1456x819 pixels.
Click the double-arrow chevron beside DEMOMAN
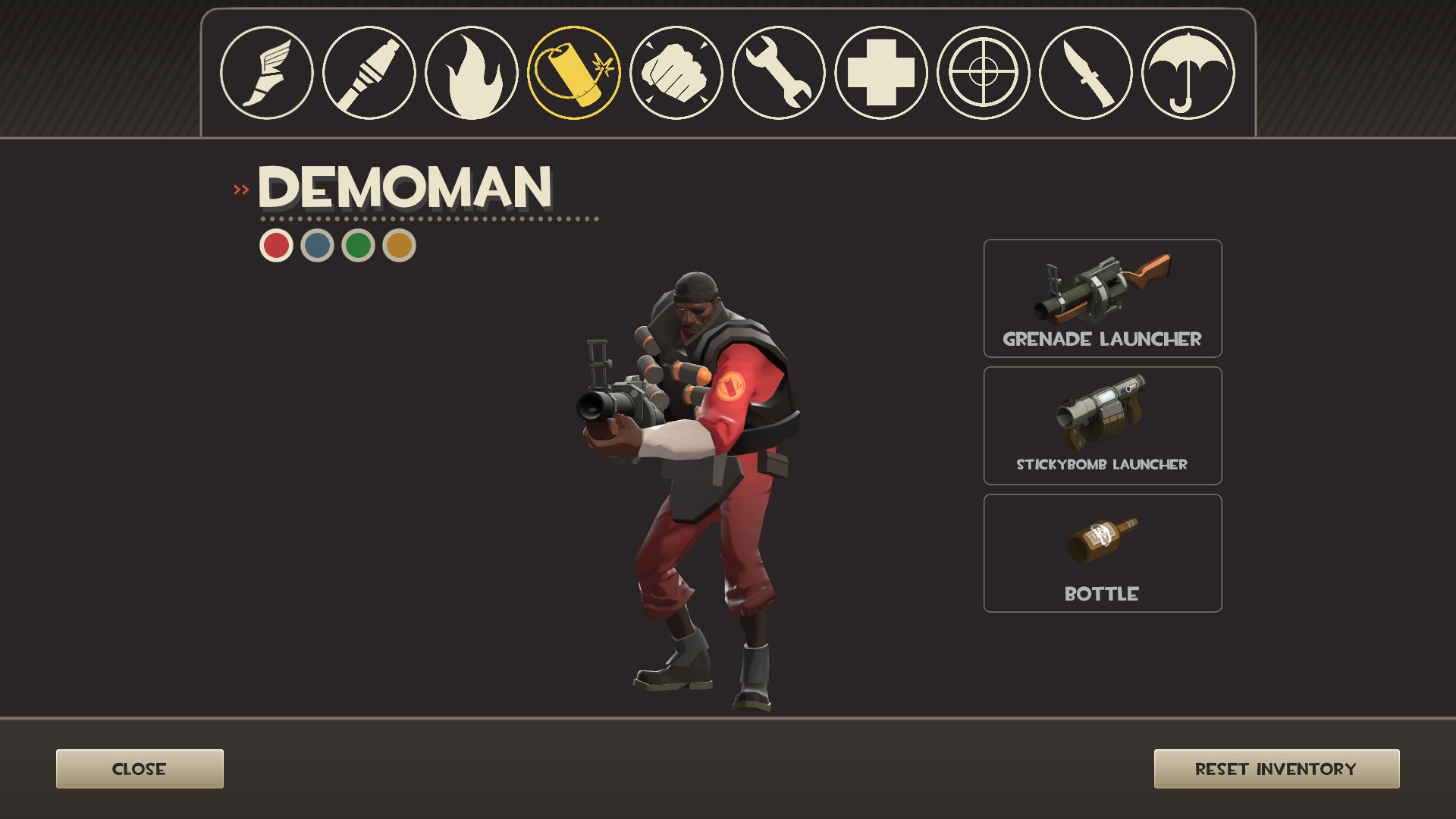click(241, 189)
